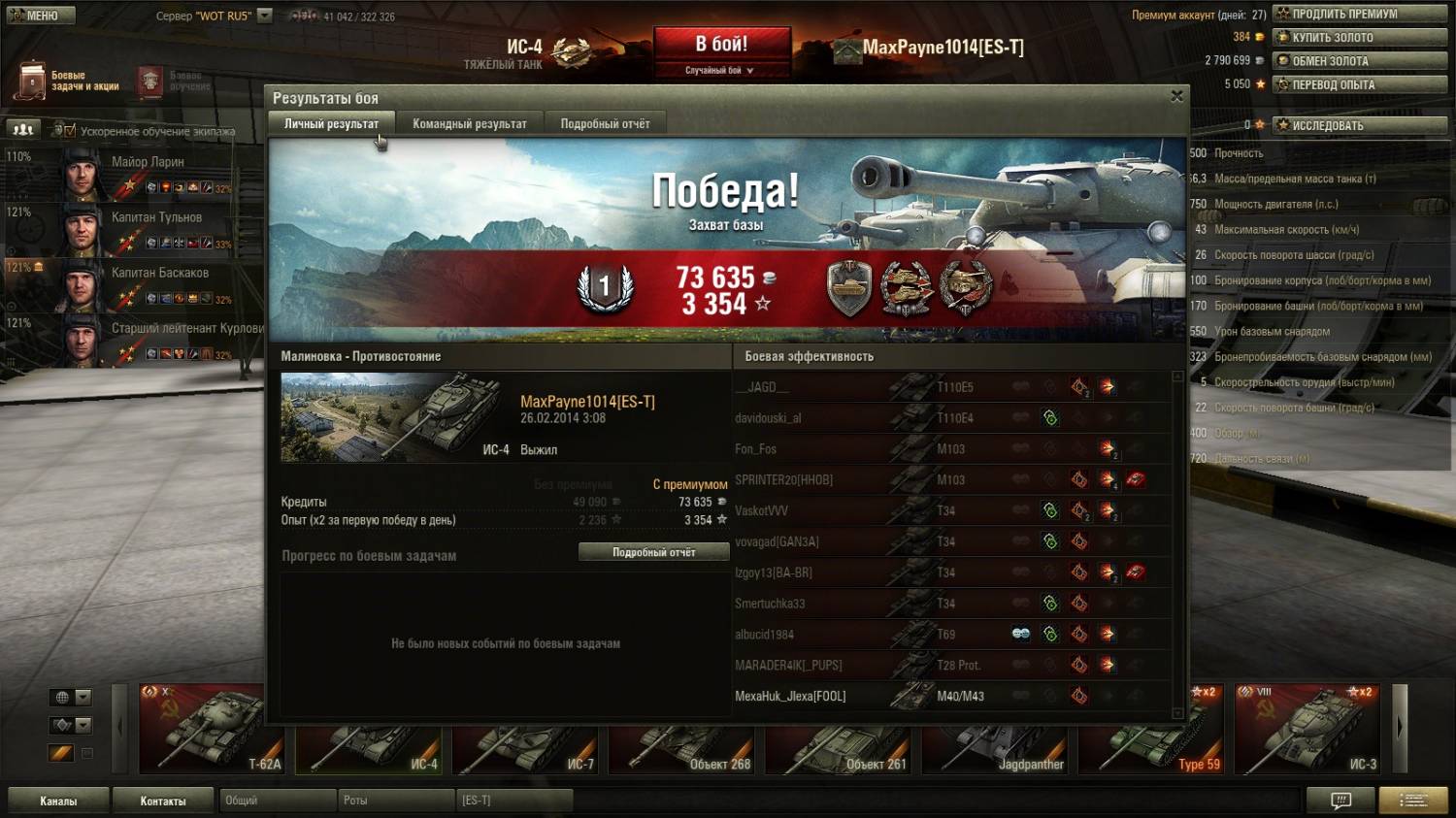Open the МЕНЮ button
Screen dimensions: 1456x818
click(x=34, y=16)
